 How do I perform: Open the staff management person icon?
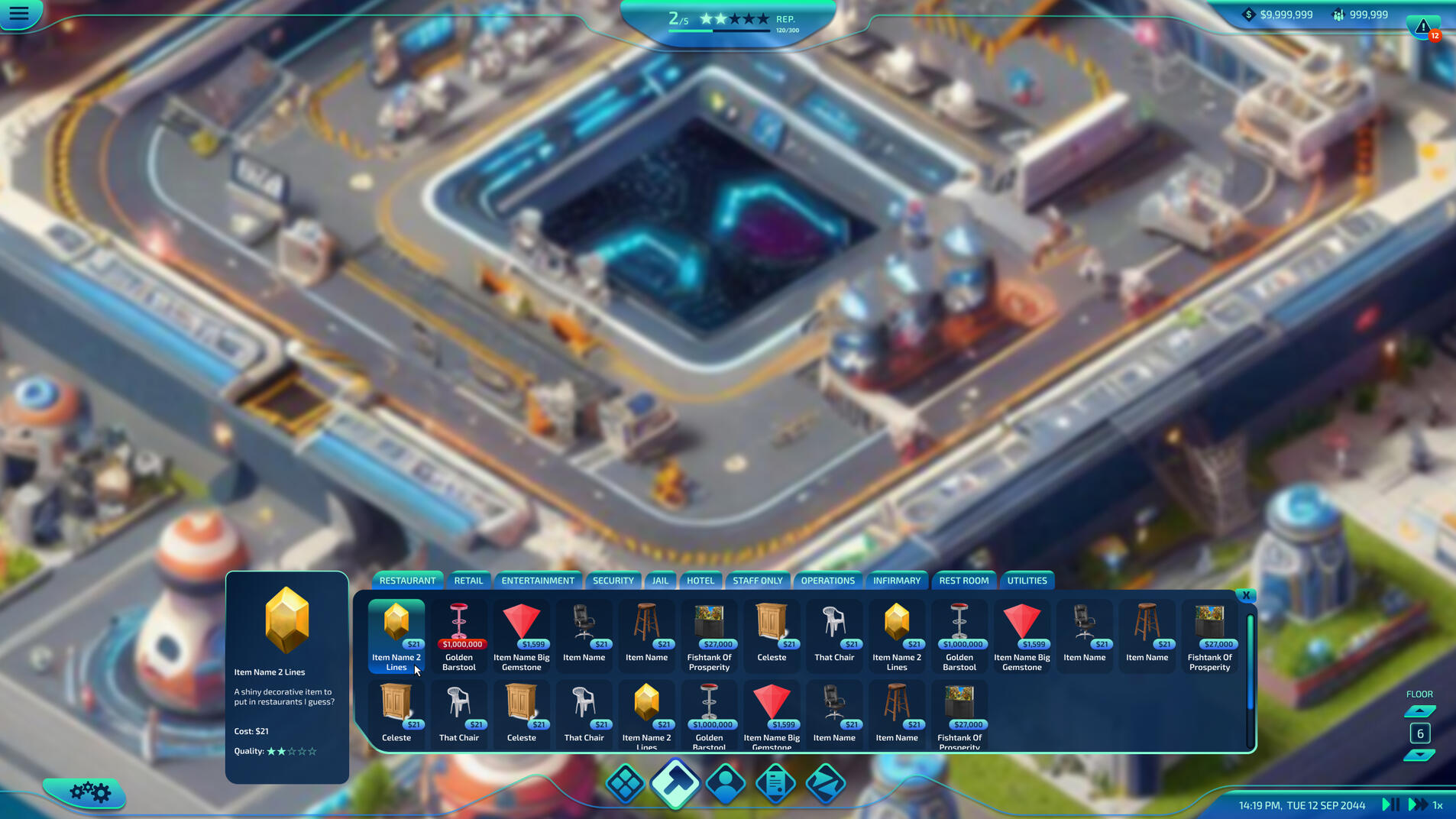[x=726, y=782]
